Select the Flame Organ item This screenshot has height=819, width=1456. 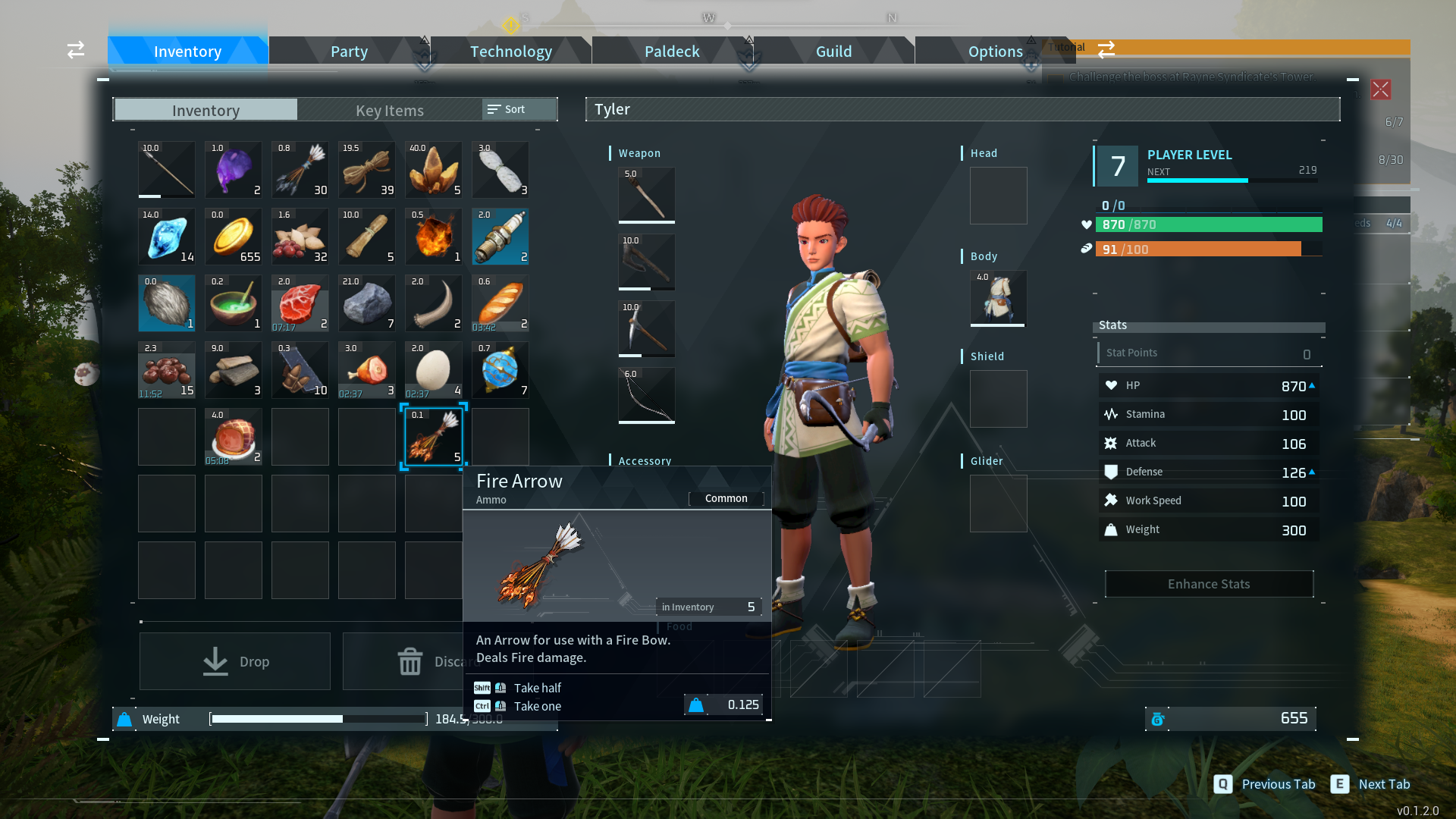tap(433, 237)
